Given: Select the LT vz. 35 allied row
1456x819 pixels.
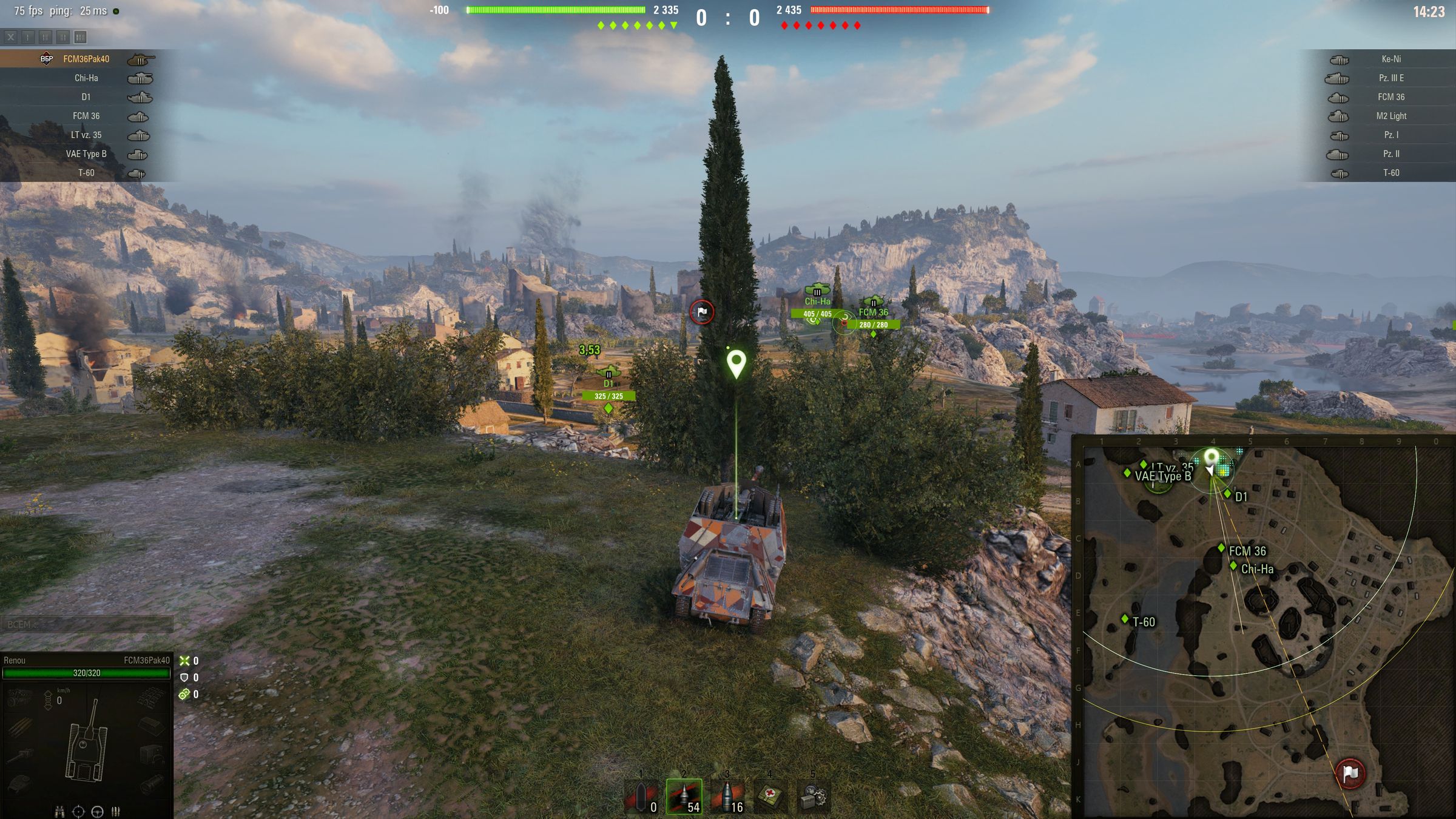Looking at the screenshot, I should click(86, 135).
